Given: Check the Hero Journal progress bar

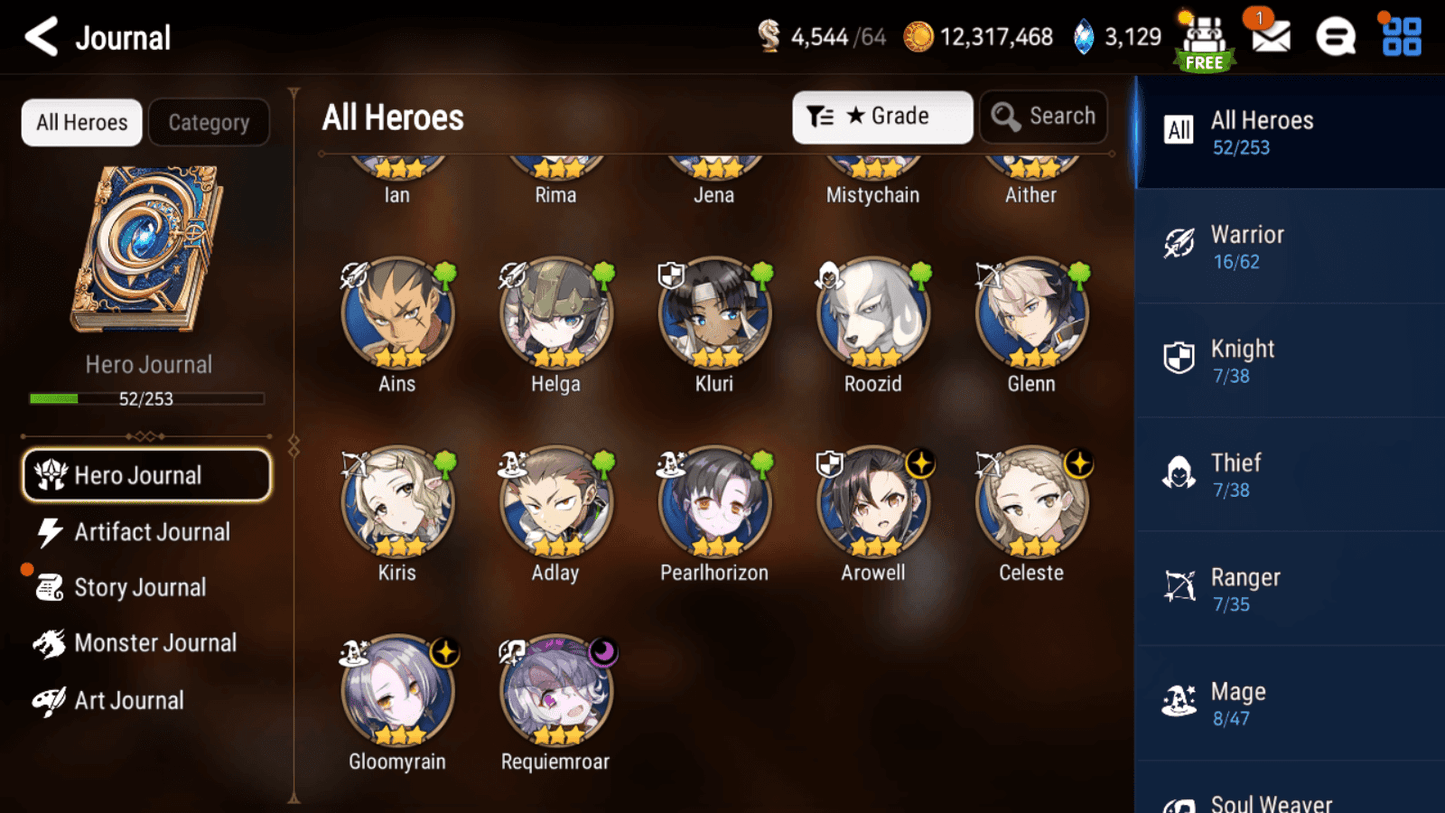Looking at the screenshot, I should coord(148,398).
